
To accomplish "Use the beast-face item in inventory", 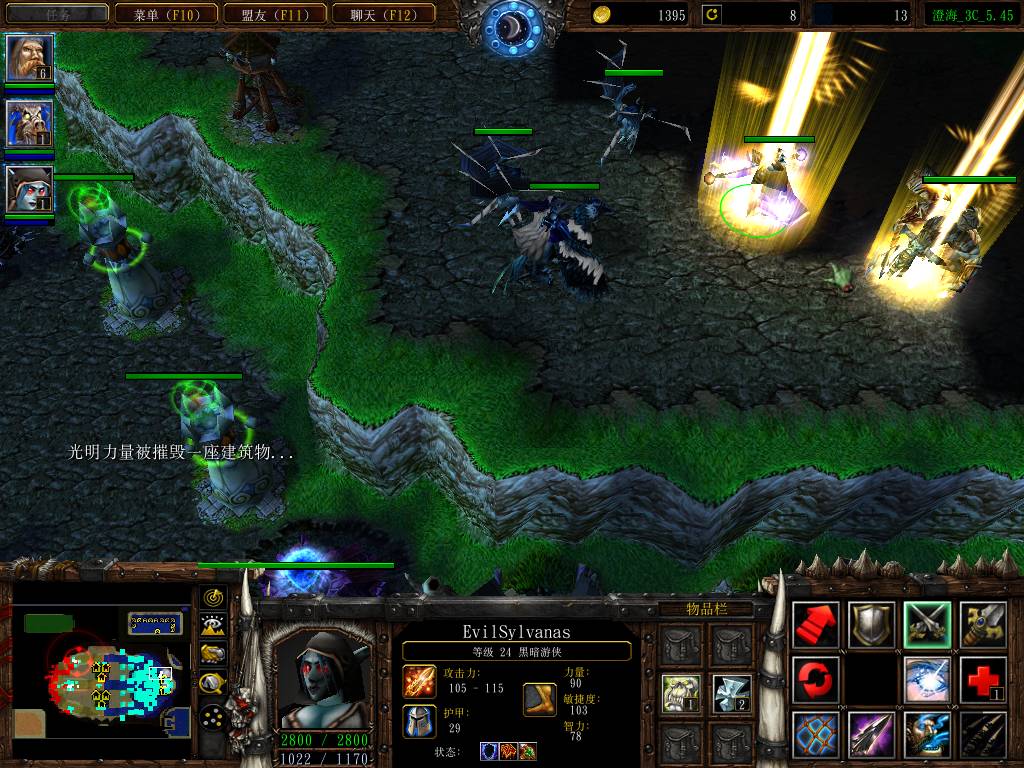I will click(677, 691).
